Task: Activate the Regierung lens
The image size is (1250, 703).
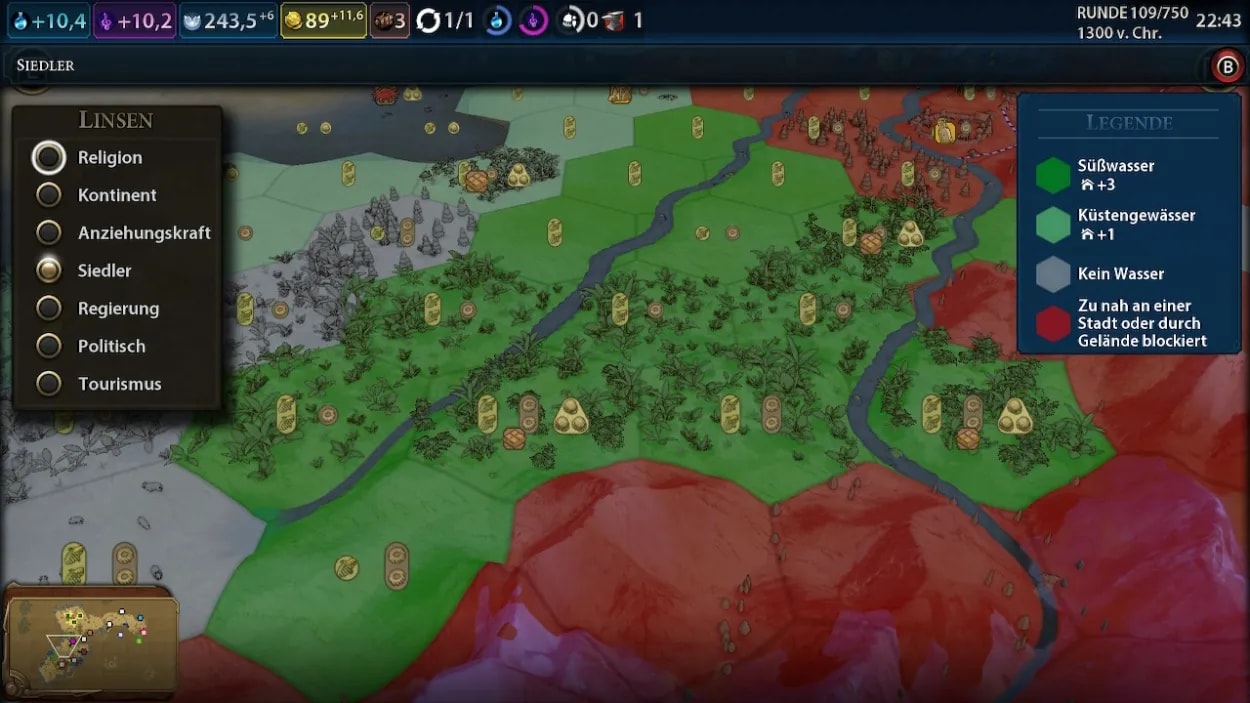Action: (x=49, y=308)
